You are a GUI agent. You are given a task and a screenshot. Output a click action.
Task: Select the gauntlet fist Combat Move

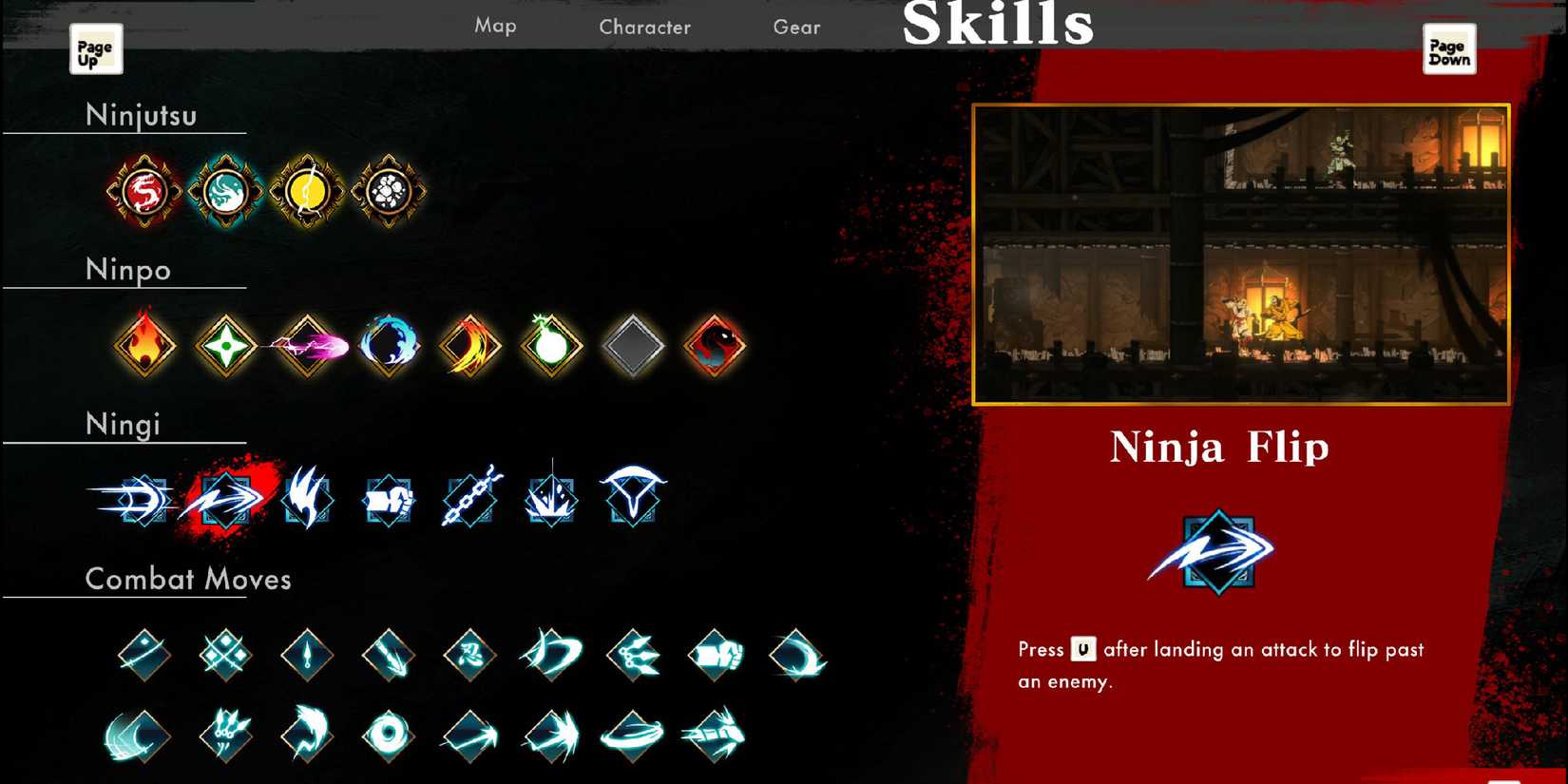point(715,656)
